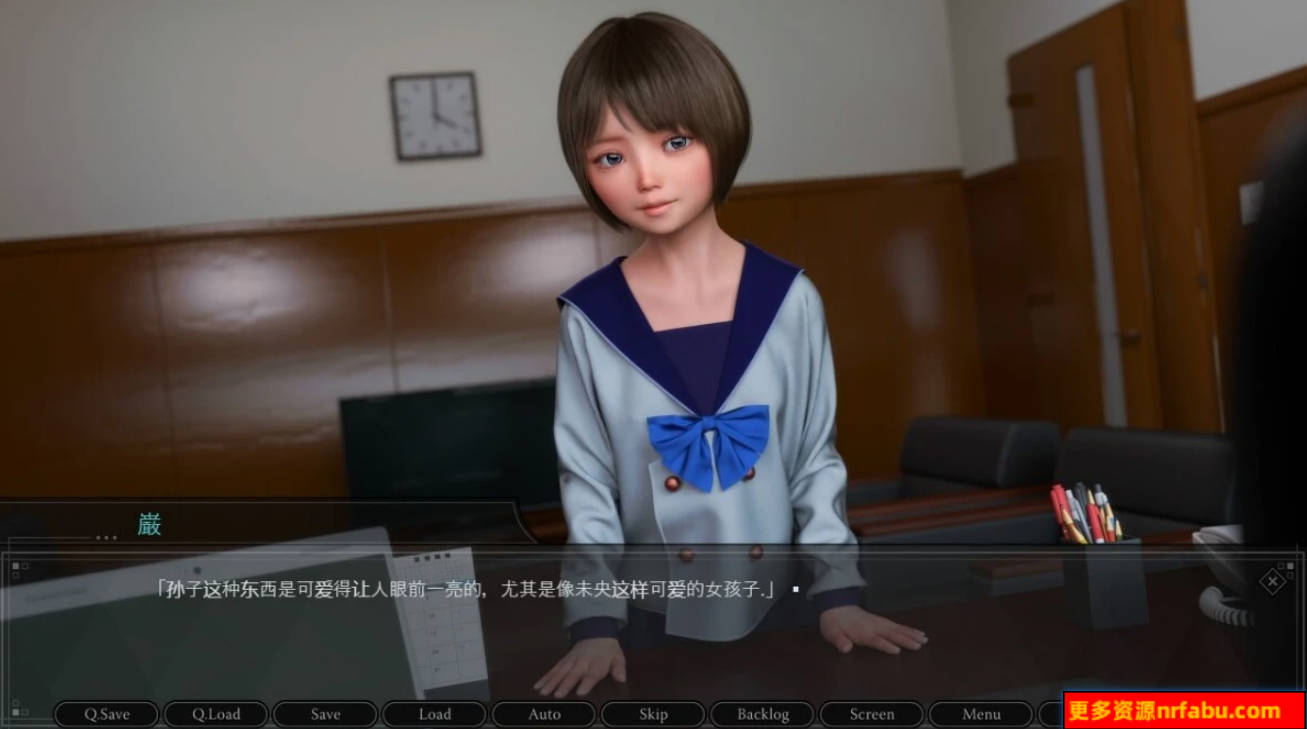Take a Screen capture
Screen dimensions: 1307x729
pyautogui.click(x=872, y=714)
